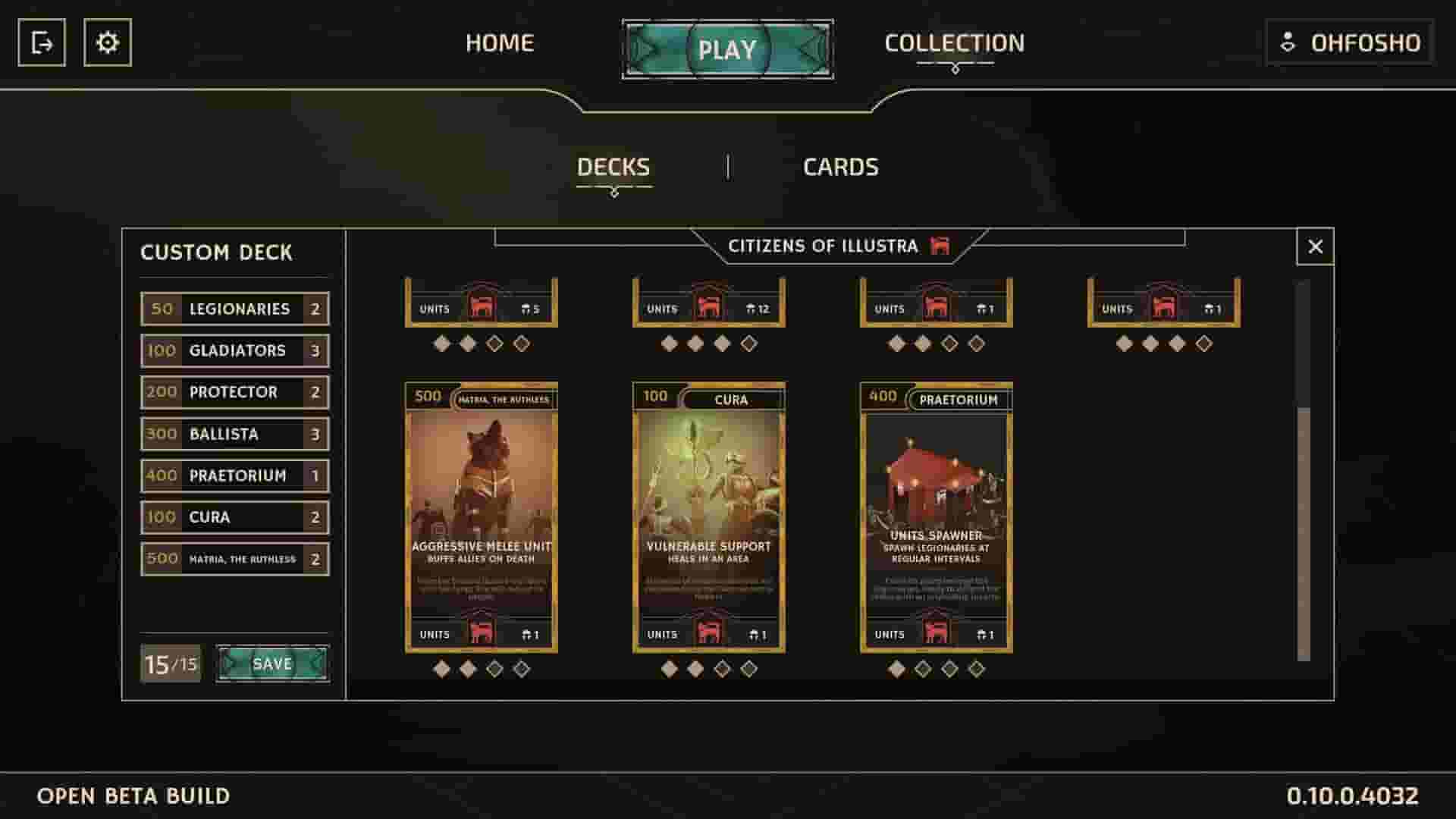The width and height of the screenshot is (1456, 819).
Task: Switch to the CARDS tab
Action: [x=840, y=166]
